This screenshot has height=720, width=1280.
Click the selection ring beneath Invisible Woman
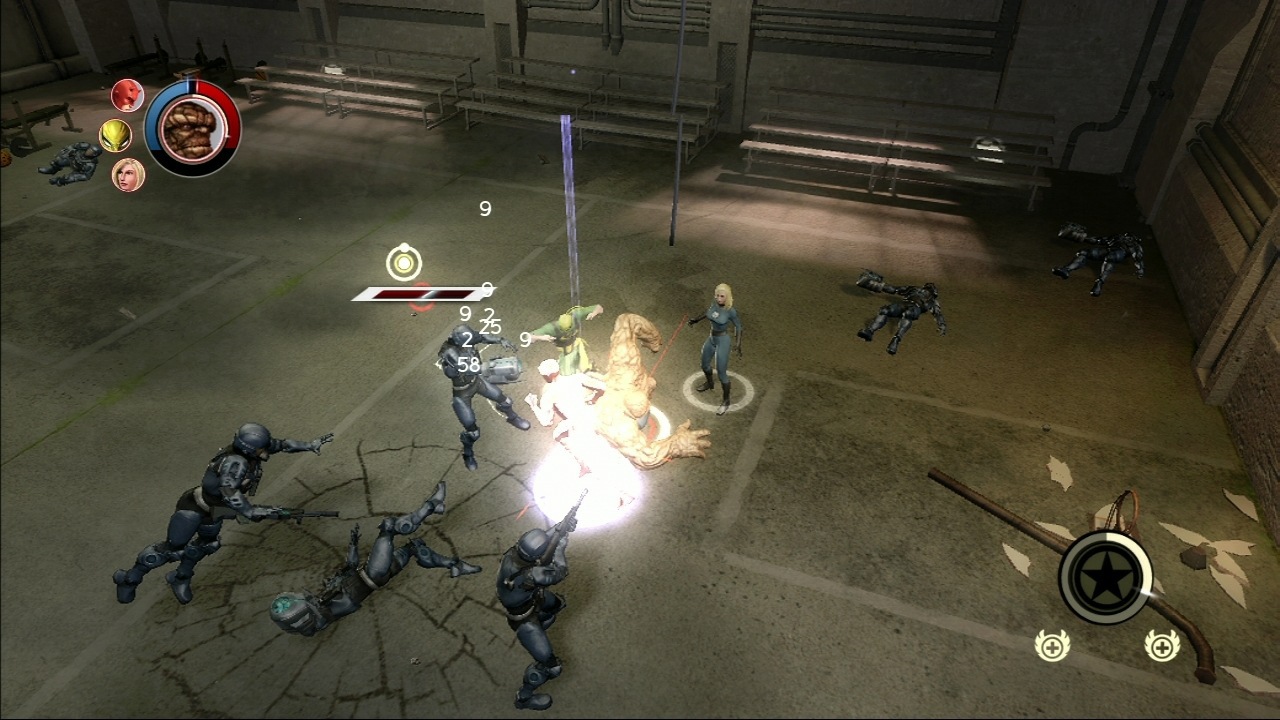pyautogui.click(x=718, y=392)
